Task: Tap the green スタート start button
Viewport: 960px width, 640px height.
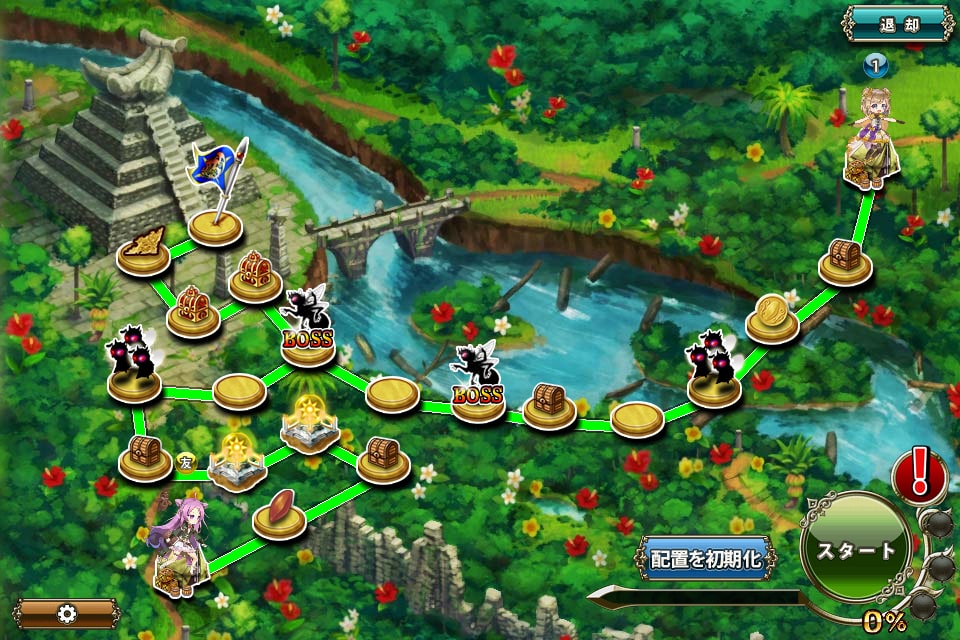Action: coord(856,549)
